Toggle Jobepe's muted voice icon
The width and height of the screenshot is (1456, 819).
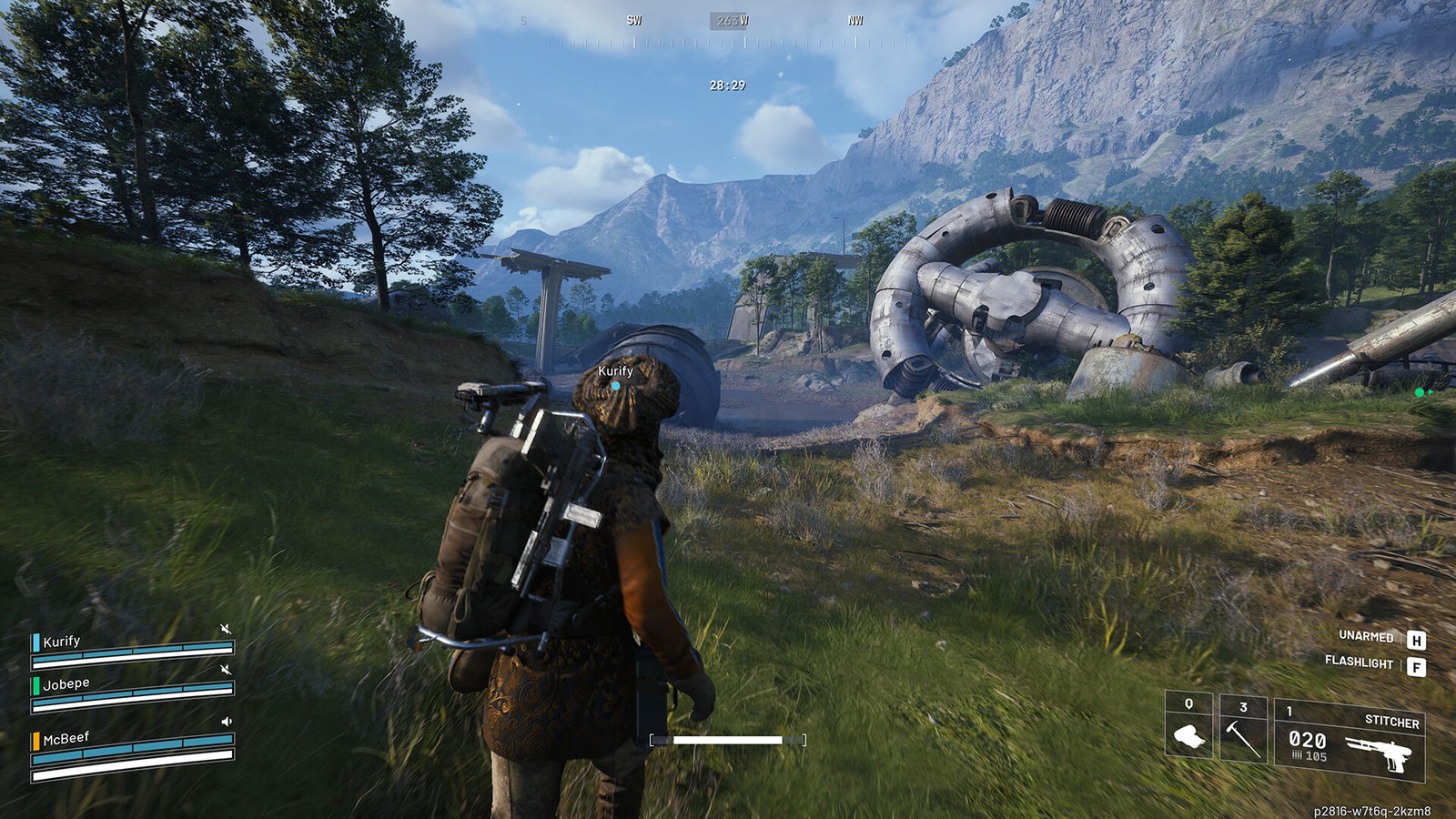coord(226,670)
